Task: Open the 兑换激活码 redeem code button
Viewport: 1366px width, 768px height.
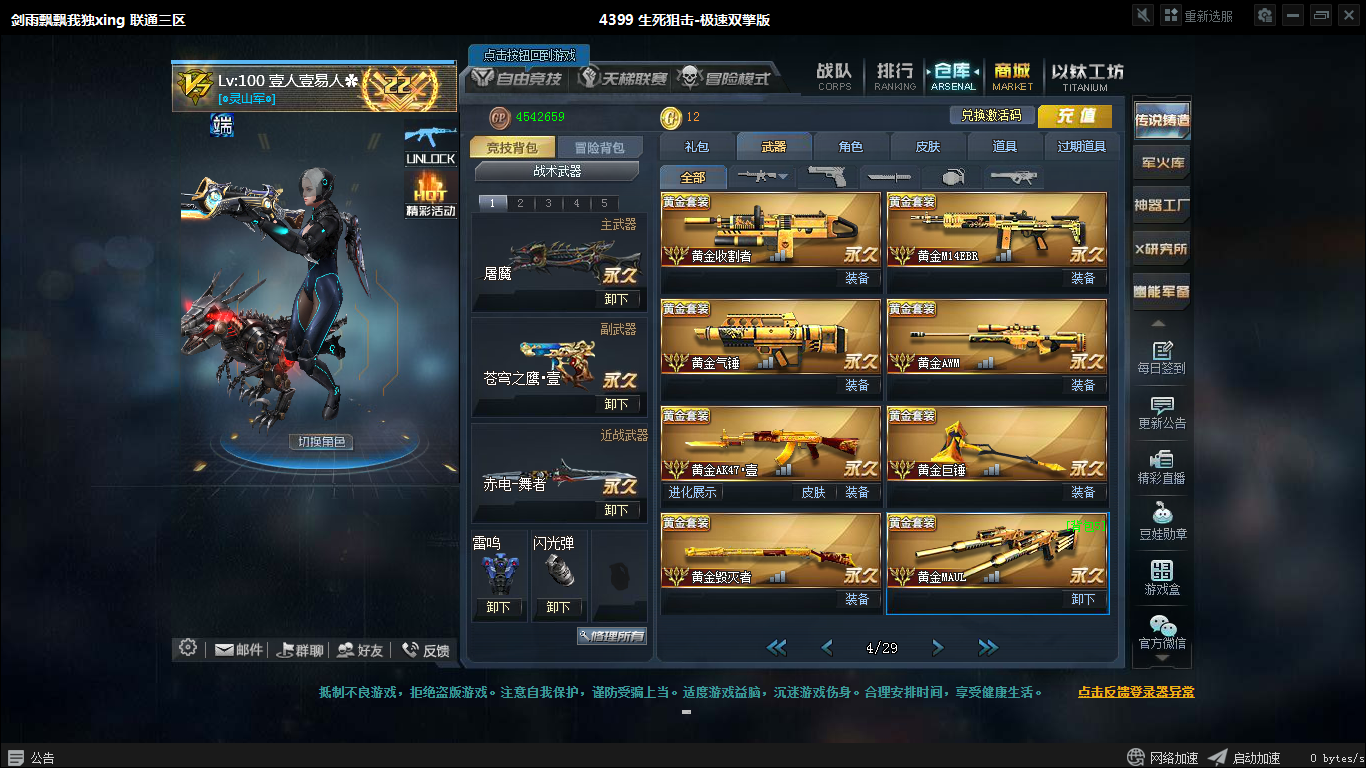Action: click(991, 116)
